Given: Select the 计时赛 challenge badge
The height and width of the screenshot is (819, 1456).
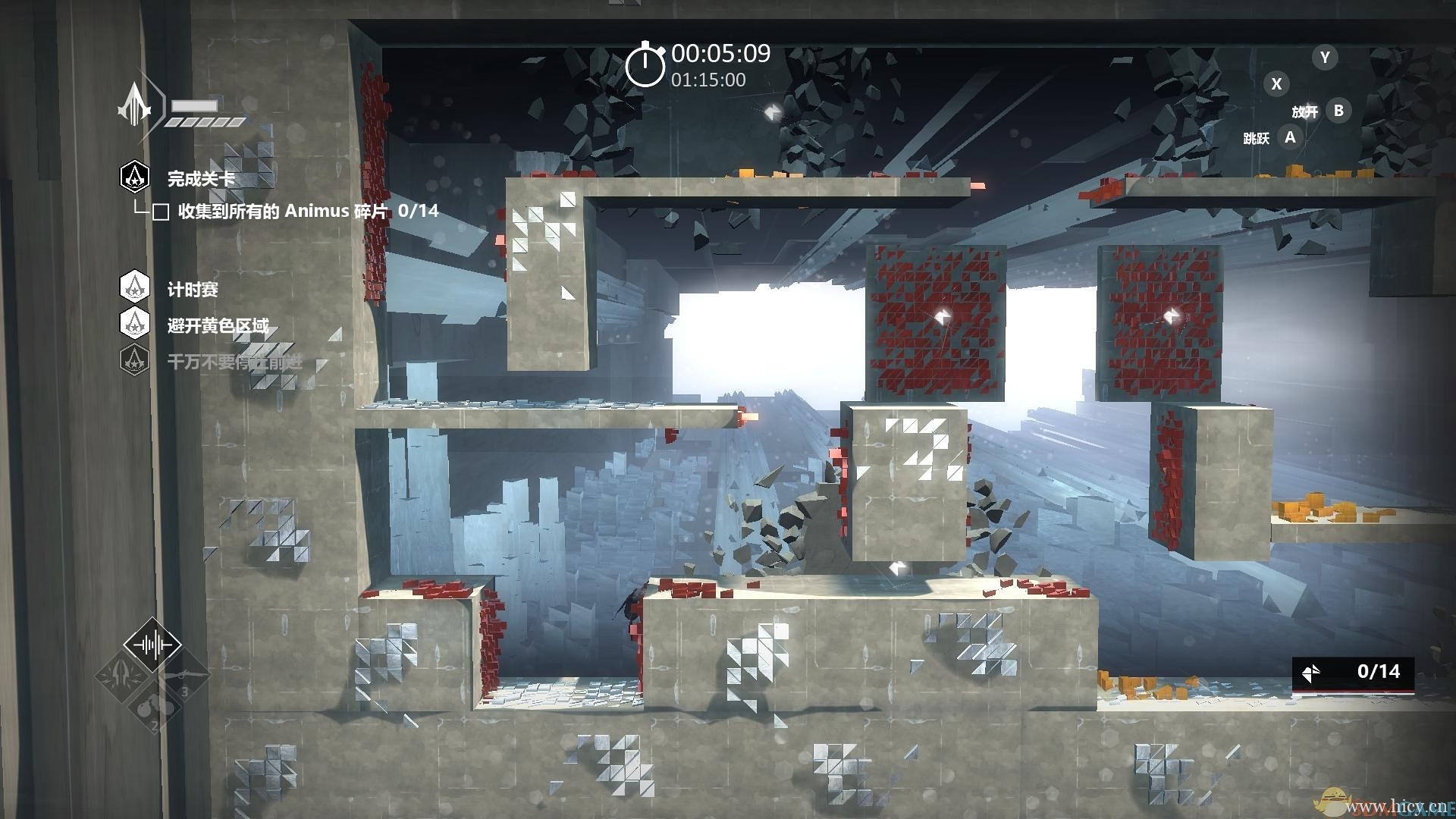Looking at the screenshot, I should (x=135, y=287).
